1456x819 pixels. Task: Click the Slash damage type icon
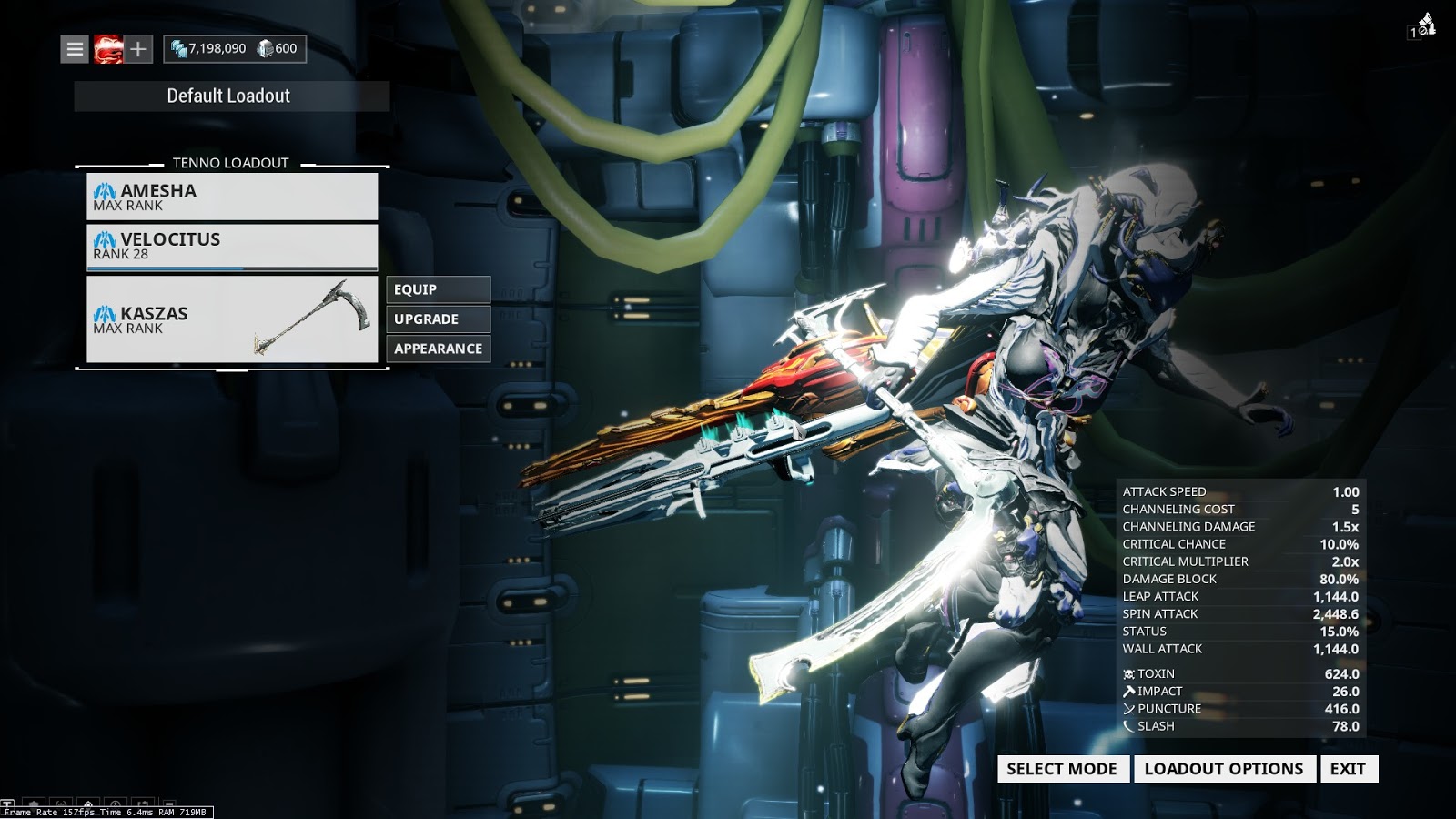coord(1128,726)
